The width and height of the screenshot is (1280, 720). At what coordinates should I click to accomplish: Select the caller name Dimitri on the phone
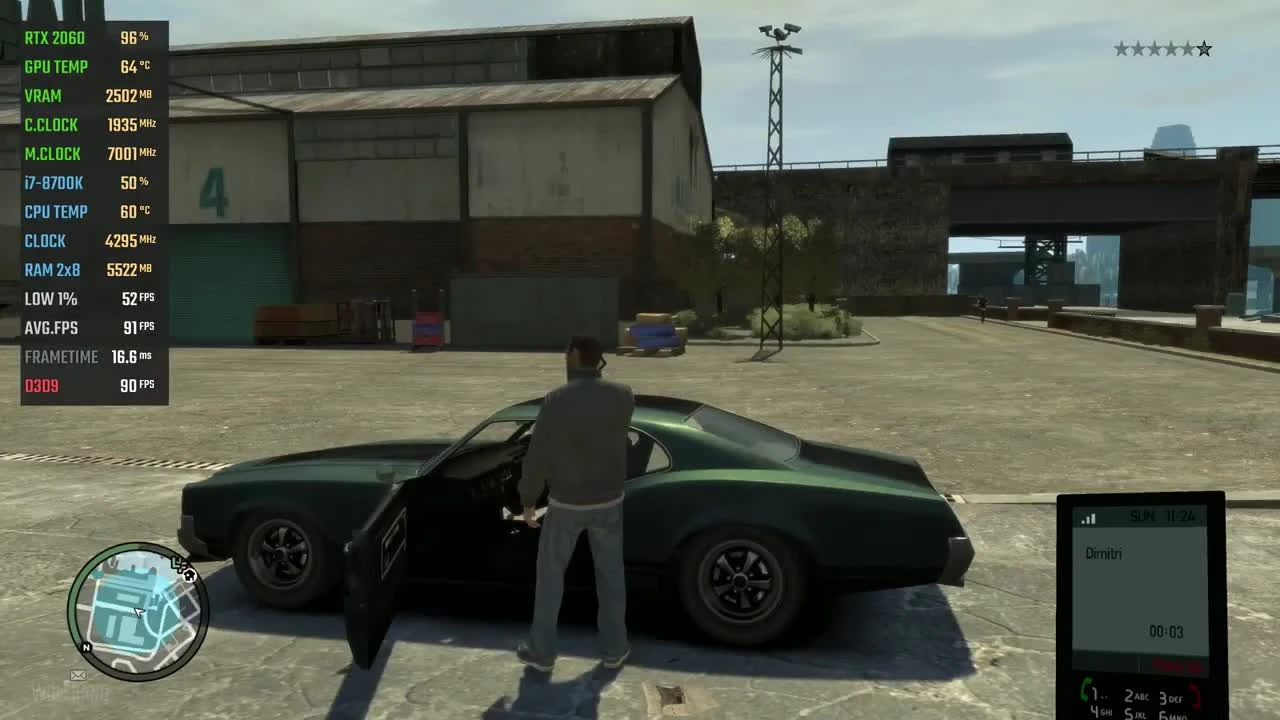pyautogui.click(x=1106, y=553)
